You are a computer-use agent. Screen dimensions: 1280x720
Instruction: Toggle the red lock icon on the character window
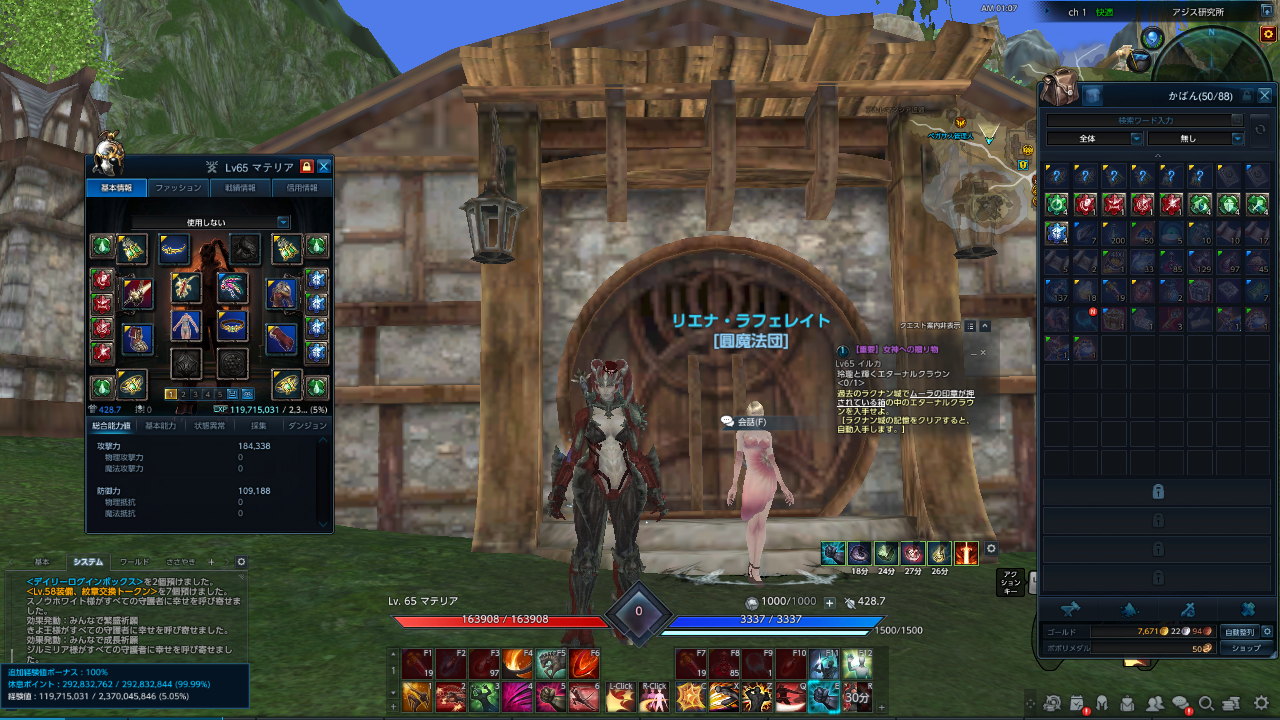[x=307, y=167]
